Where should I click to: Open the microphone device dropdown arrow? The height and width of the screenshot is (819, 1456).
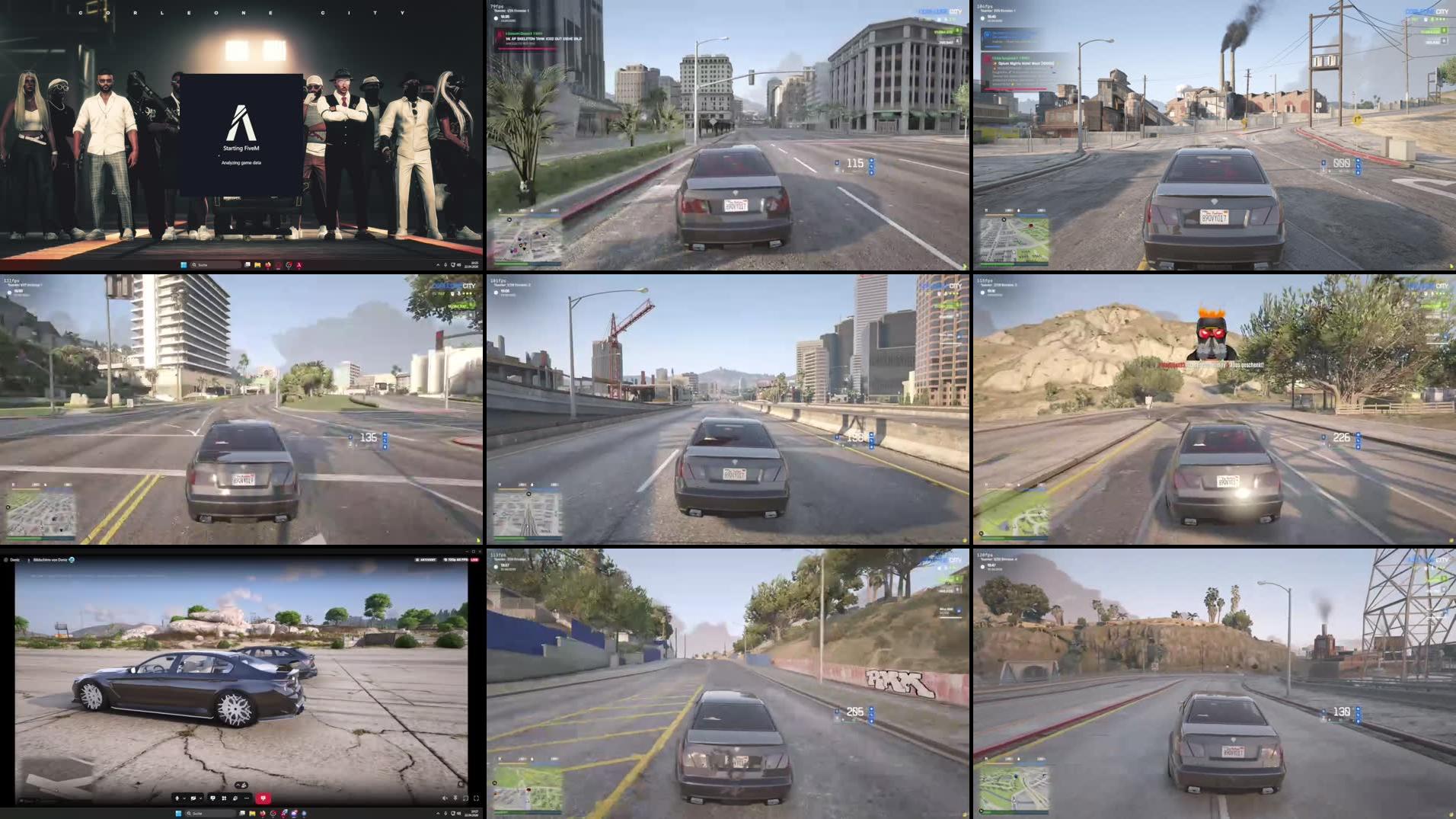(184, 798)
